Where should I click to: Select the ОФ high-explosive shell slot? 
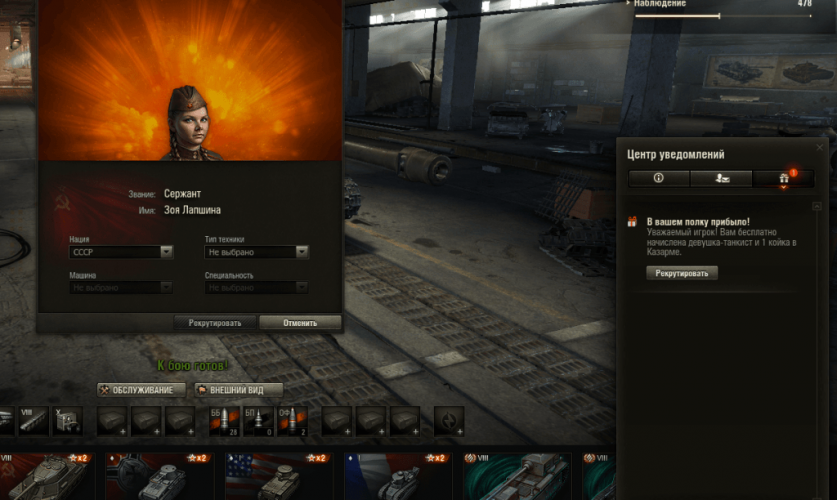click(291, 421)
